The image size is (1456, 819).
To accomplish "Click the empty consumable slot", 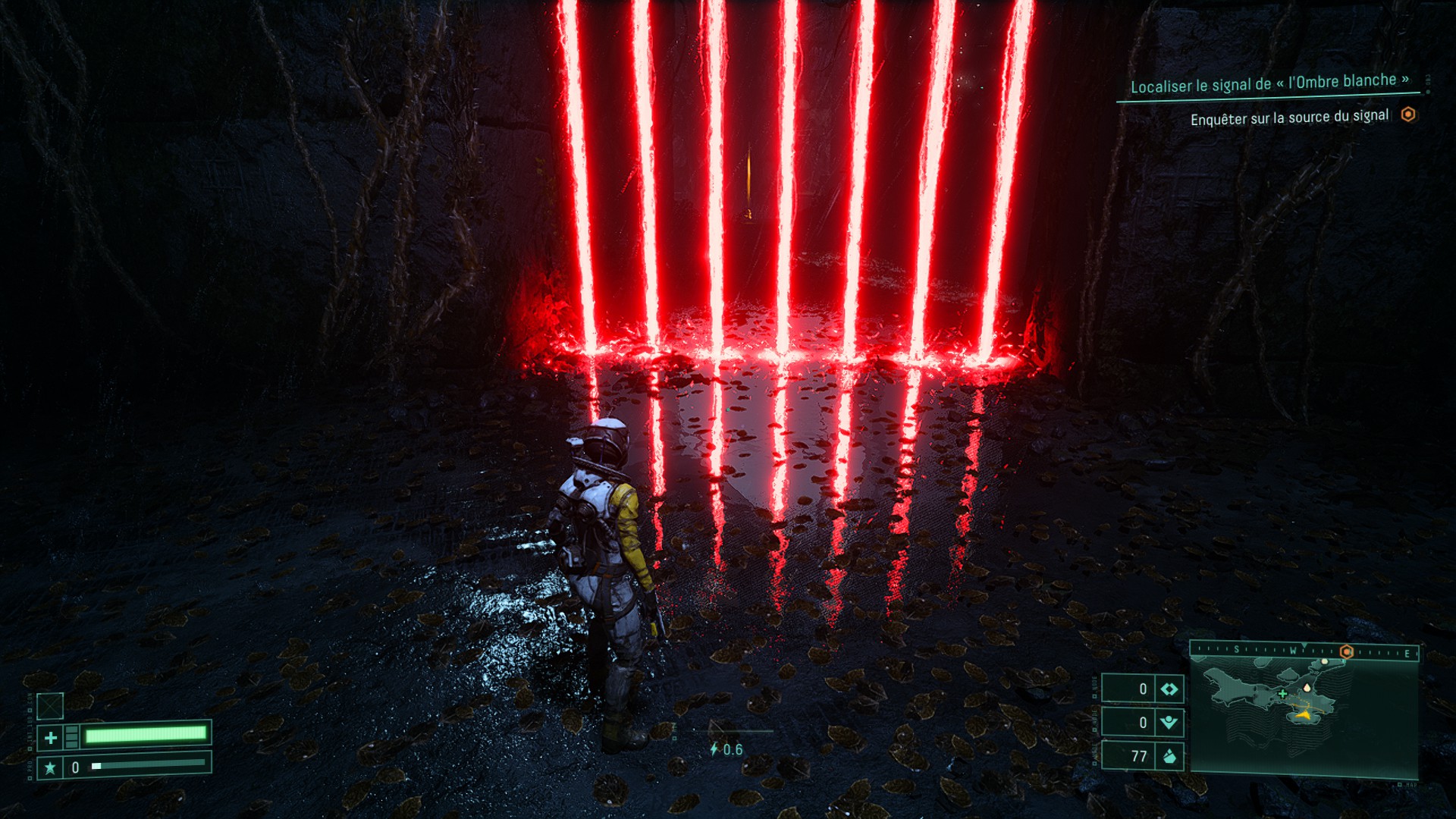I will (x=50, y=706).
